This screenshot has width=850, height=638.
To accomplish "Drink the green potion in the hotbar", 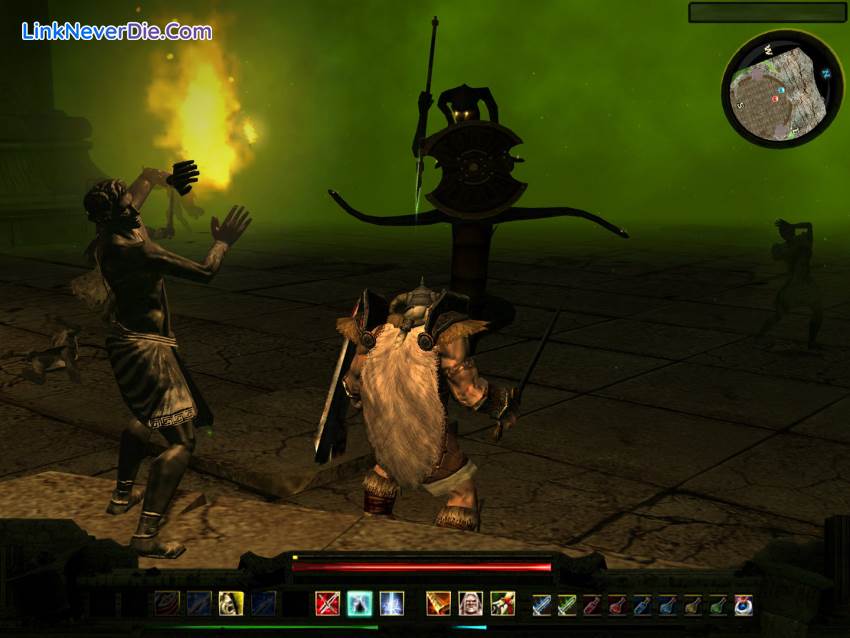I will click(x=717, y=604).
